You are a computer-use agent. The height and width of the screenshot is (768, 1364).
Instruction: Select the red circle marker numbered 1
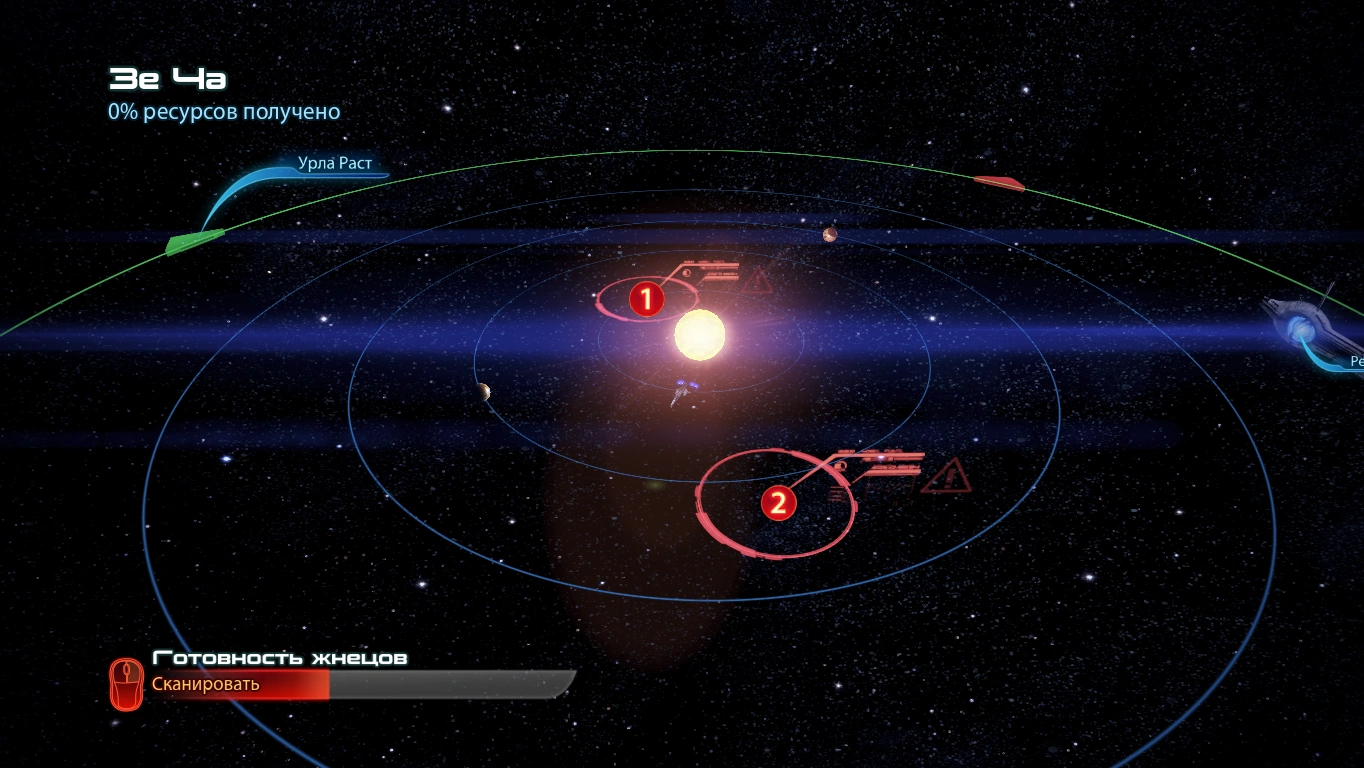tap(646, 299)
